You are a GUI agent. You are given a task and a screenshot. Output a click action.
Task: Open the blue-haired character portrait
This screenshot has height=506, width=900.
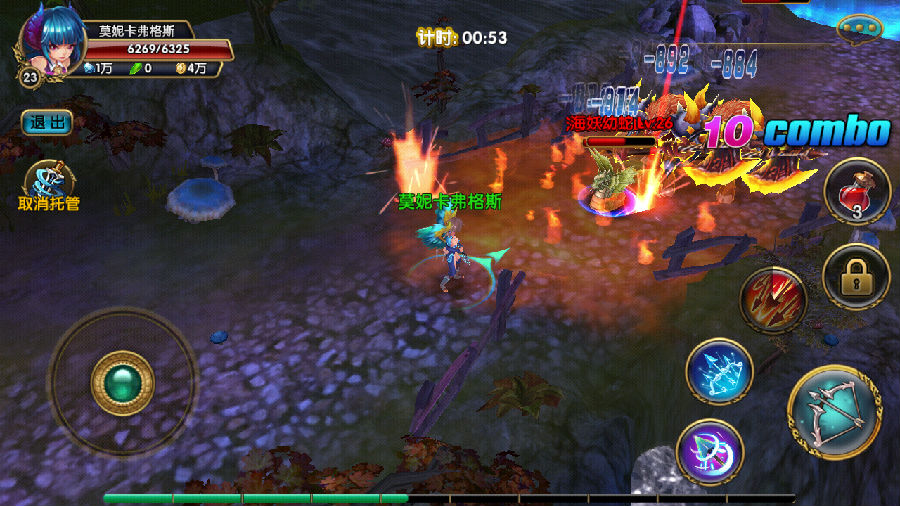coord(50,43)
